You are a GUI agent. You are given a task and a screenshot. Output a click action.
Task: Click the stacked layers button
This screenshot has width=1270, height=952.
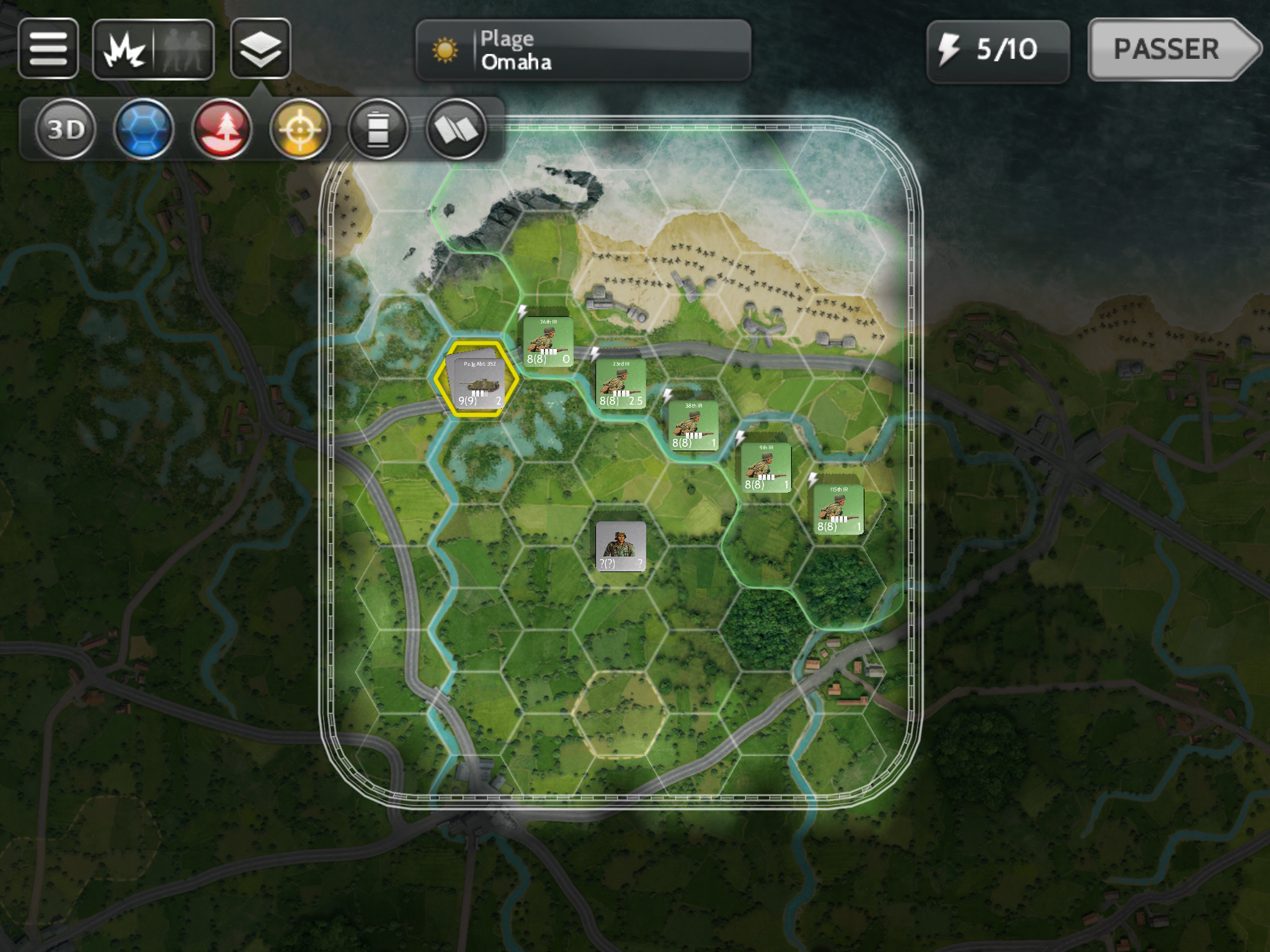pyautogui.click(x=260, y=48)
